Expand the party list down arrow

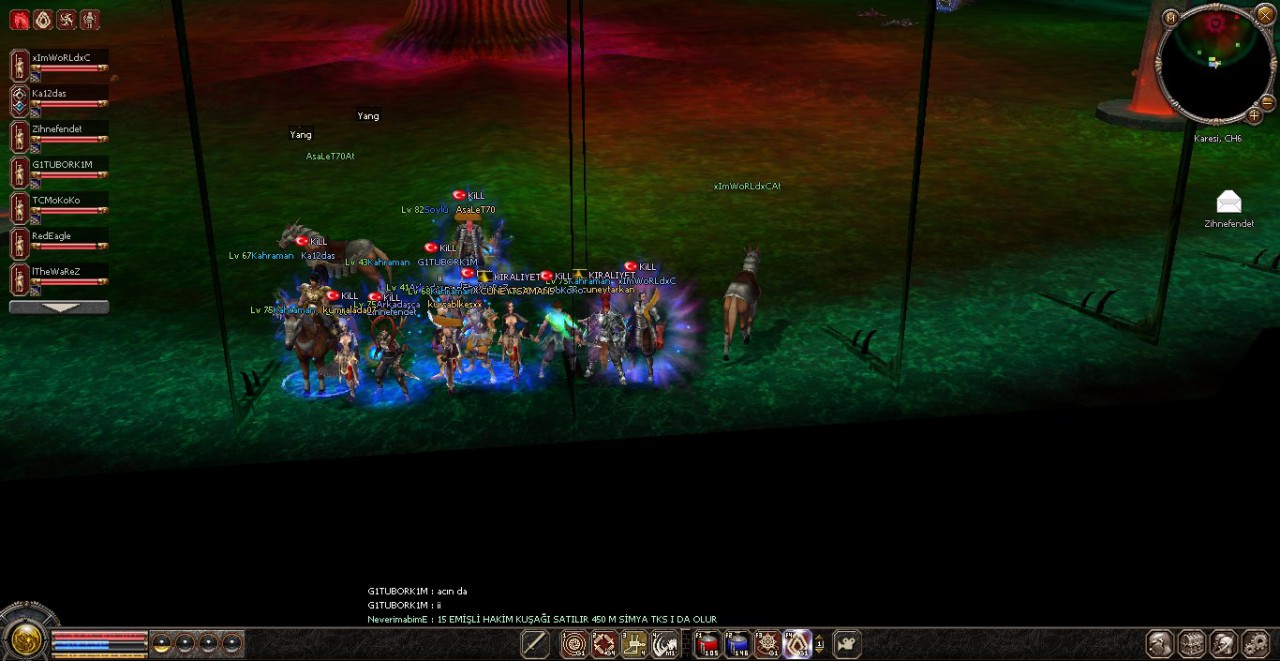point(59,307)
